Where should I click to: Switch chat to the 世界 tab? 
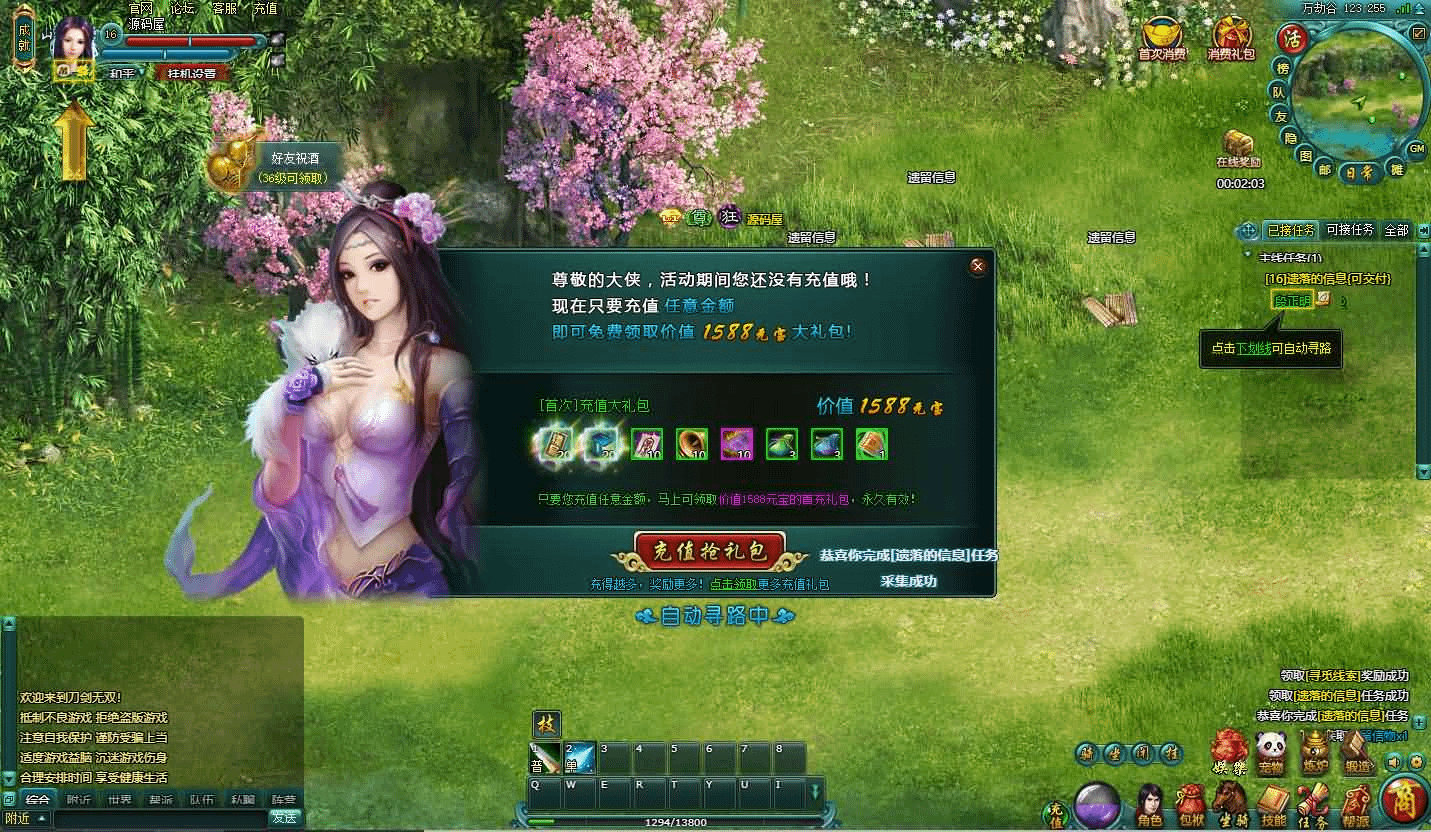(120, 799)
